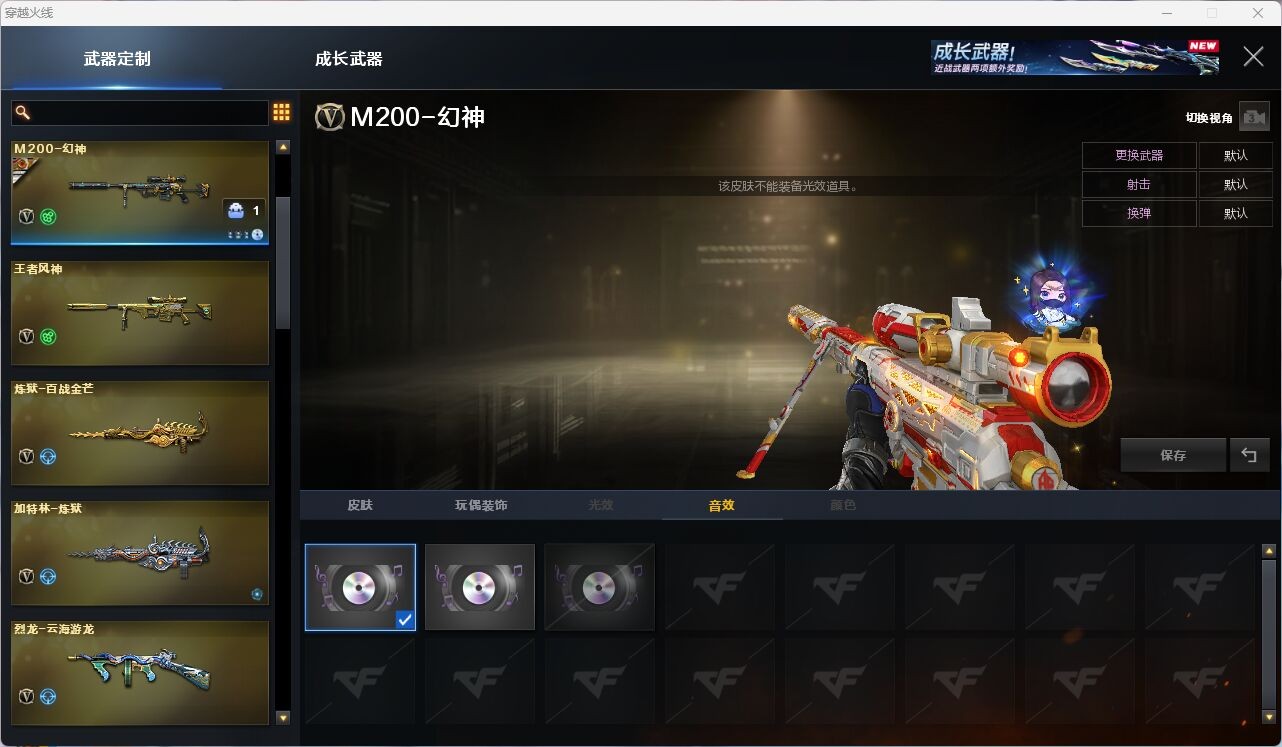1282x747 pixels.
Task: Open the 皮肤 tab
Action: coord(360,505)
